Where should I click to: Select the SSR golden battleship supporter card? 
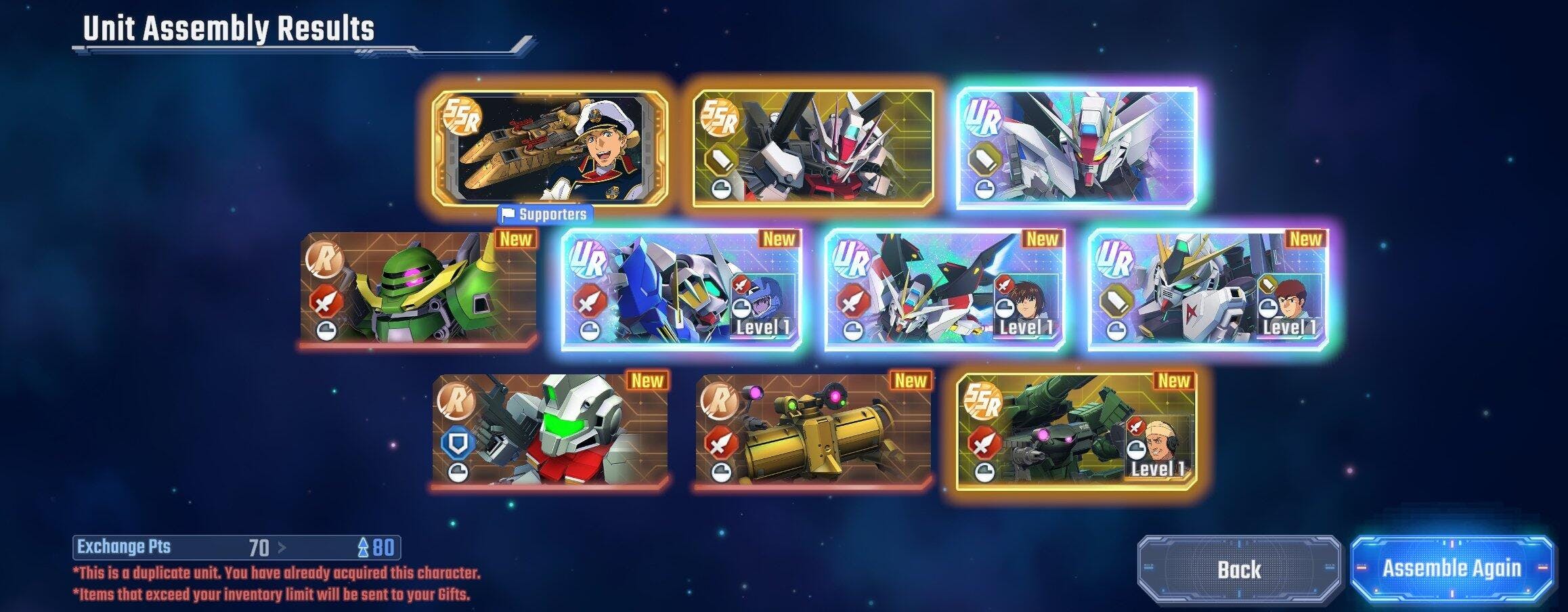(550, 148)
